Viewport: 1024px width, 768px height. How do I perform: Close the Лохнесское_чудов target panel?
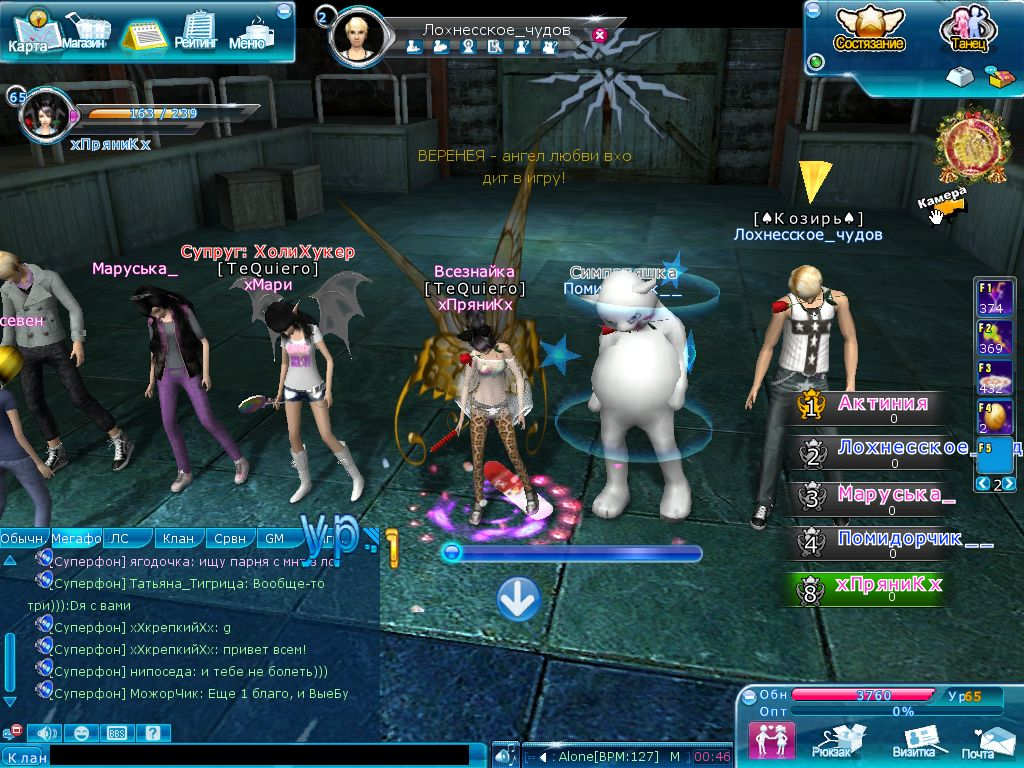click(x=599, y=35)
